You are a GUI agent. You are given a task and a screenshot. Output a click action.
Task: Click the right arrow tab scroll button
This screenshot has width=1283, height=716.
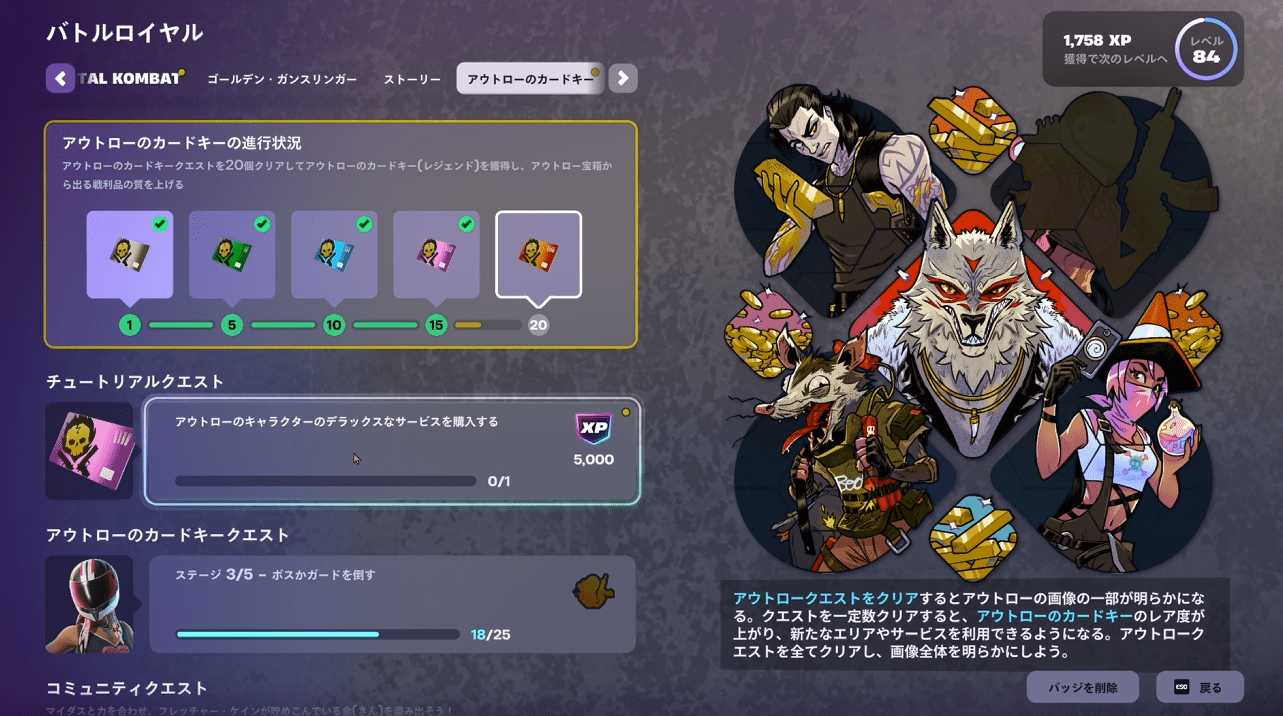pyautogui.click(x=623, y=78)
